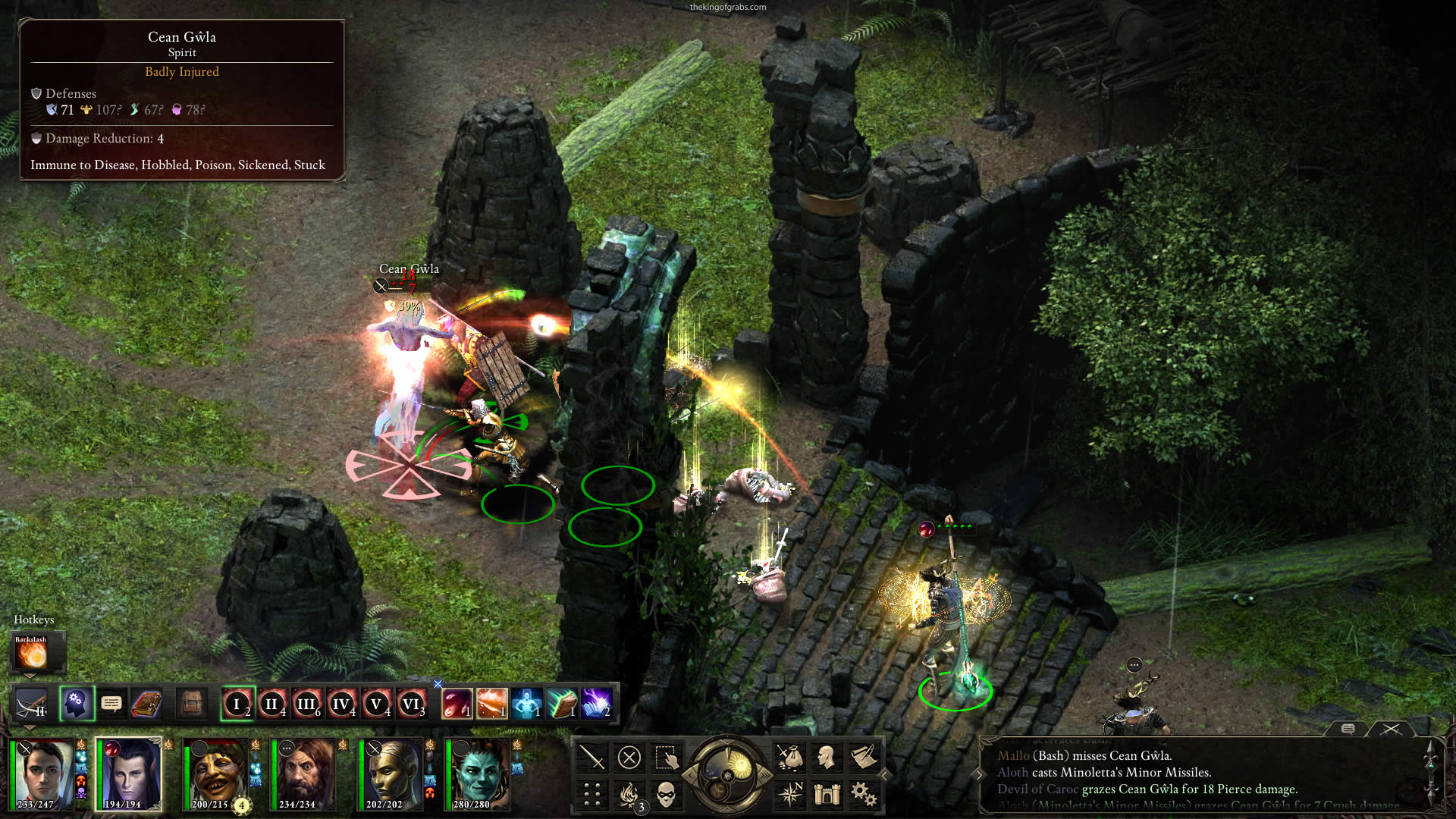The image size is (1456, 819).
Task: Rest at camp using the campfire button
Action: (629, 794)
